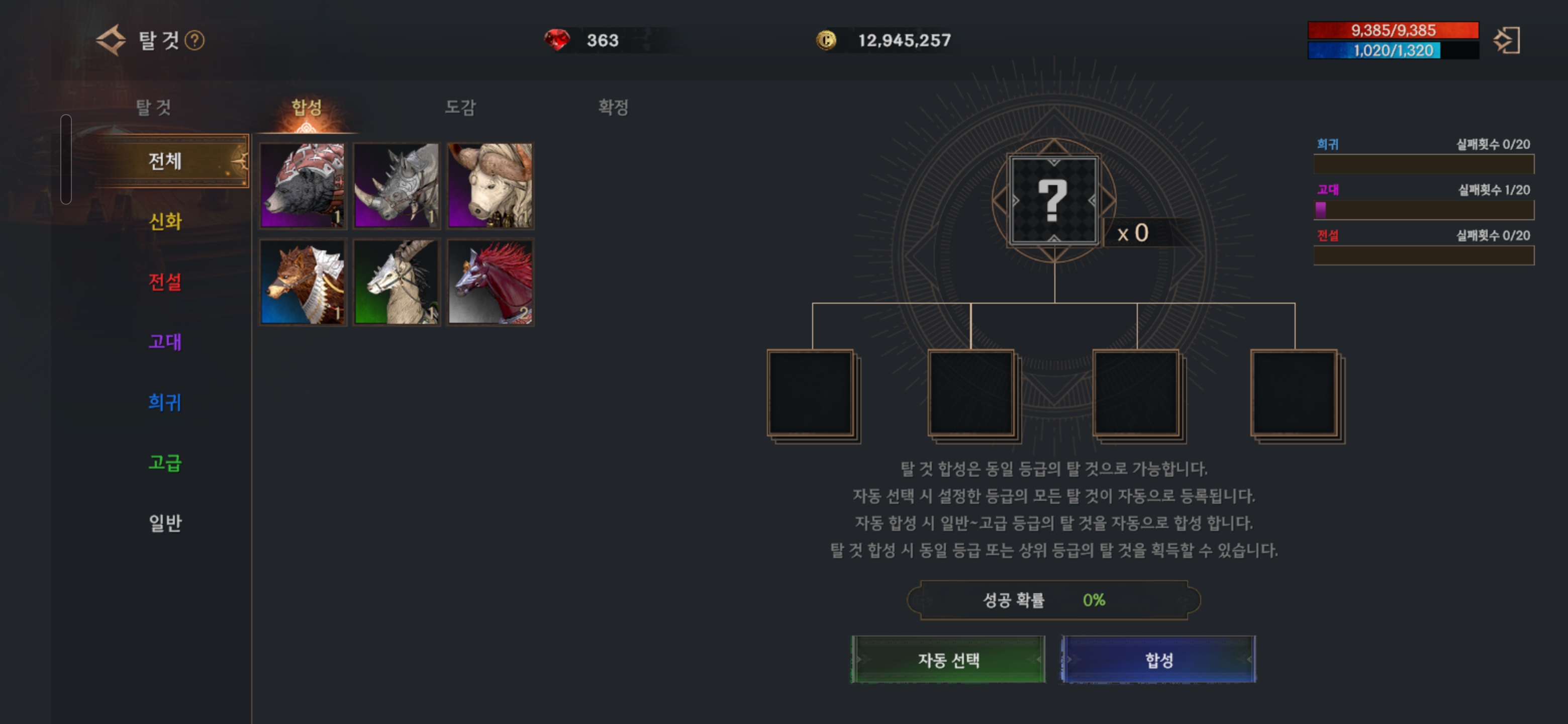Select the armored black bear mount
1568x724 pixels.
[x=303, y=186]
